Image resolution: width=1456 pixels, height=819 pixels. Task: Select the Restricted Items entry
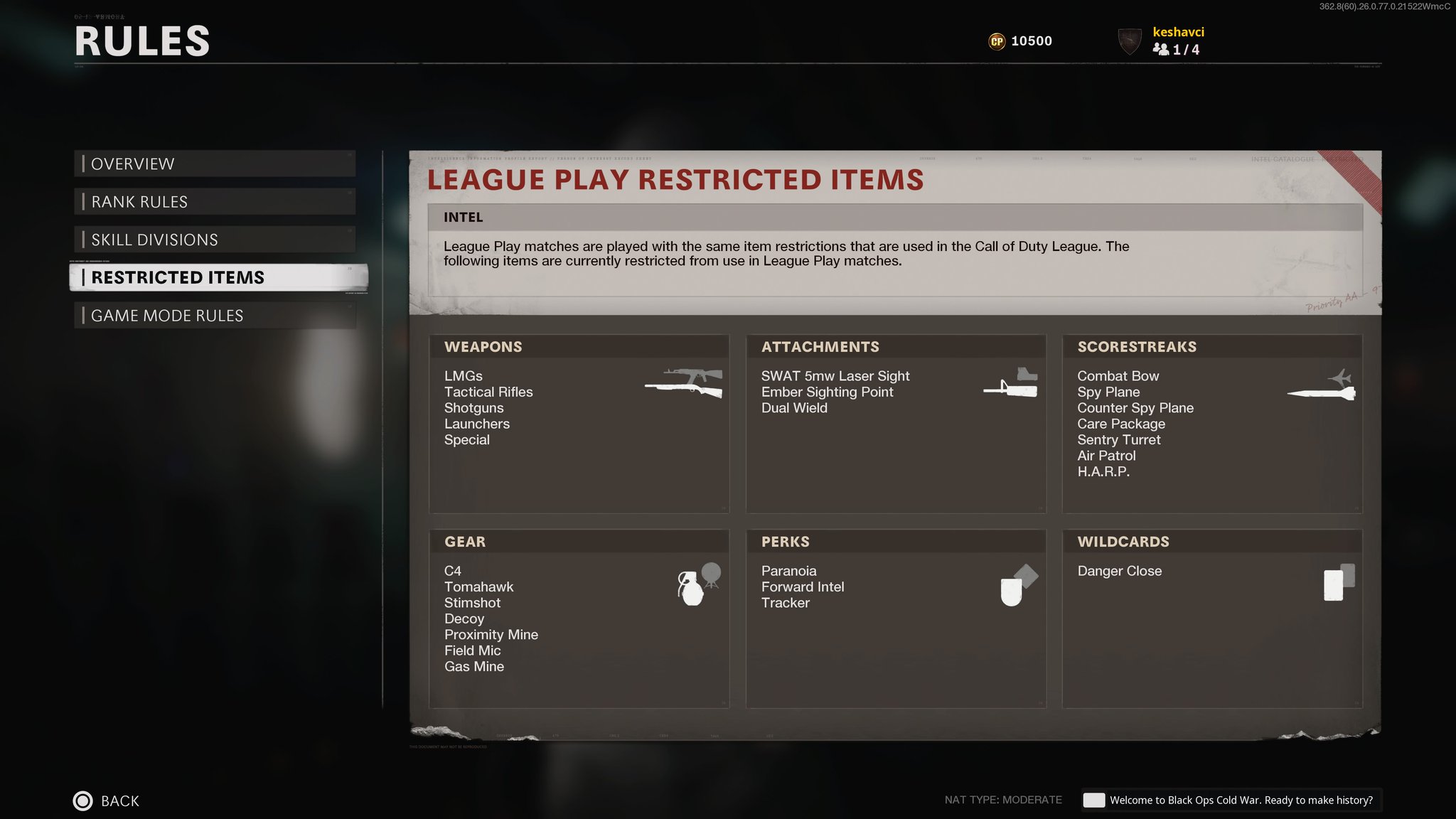[218, 277]
